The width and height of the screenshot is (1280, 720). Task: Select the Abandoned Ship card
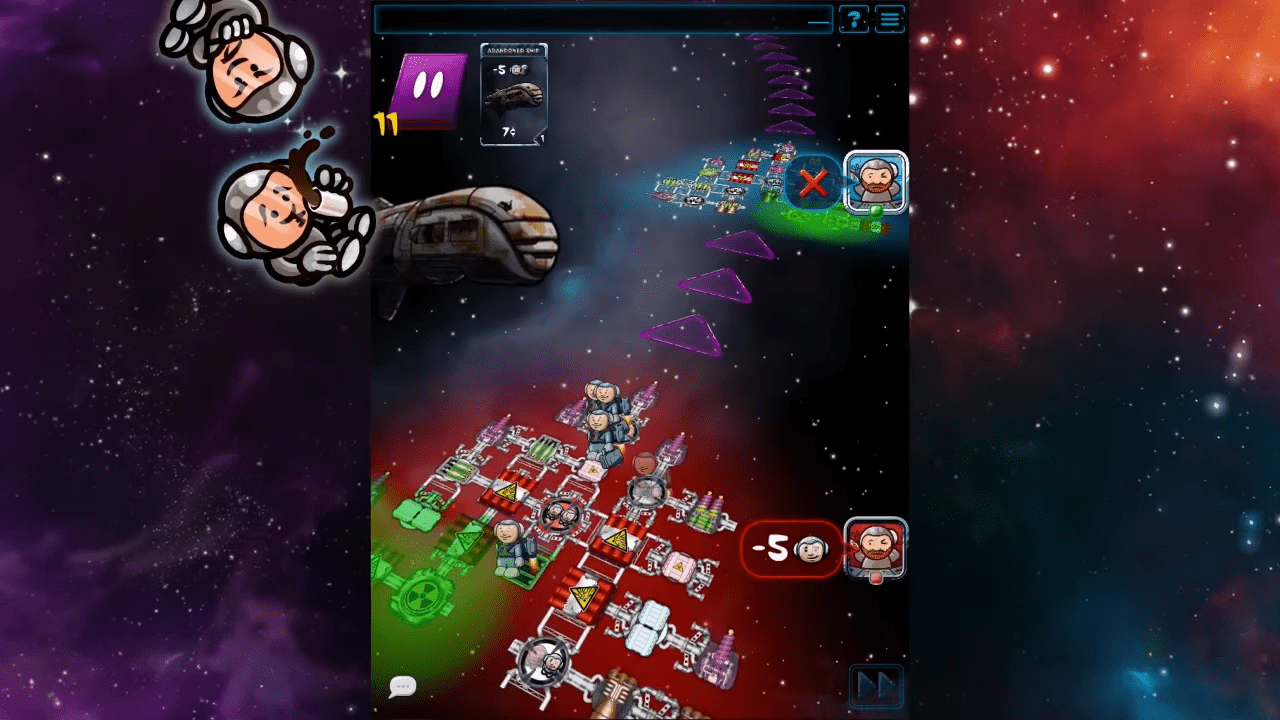(x=513, y=95)
